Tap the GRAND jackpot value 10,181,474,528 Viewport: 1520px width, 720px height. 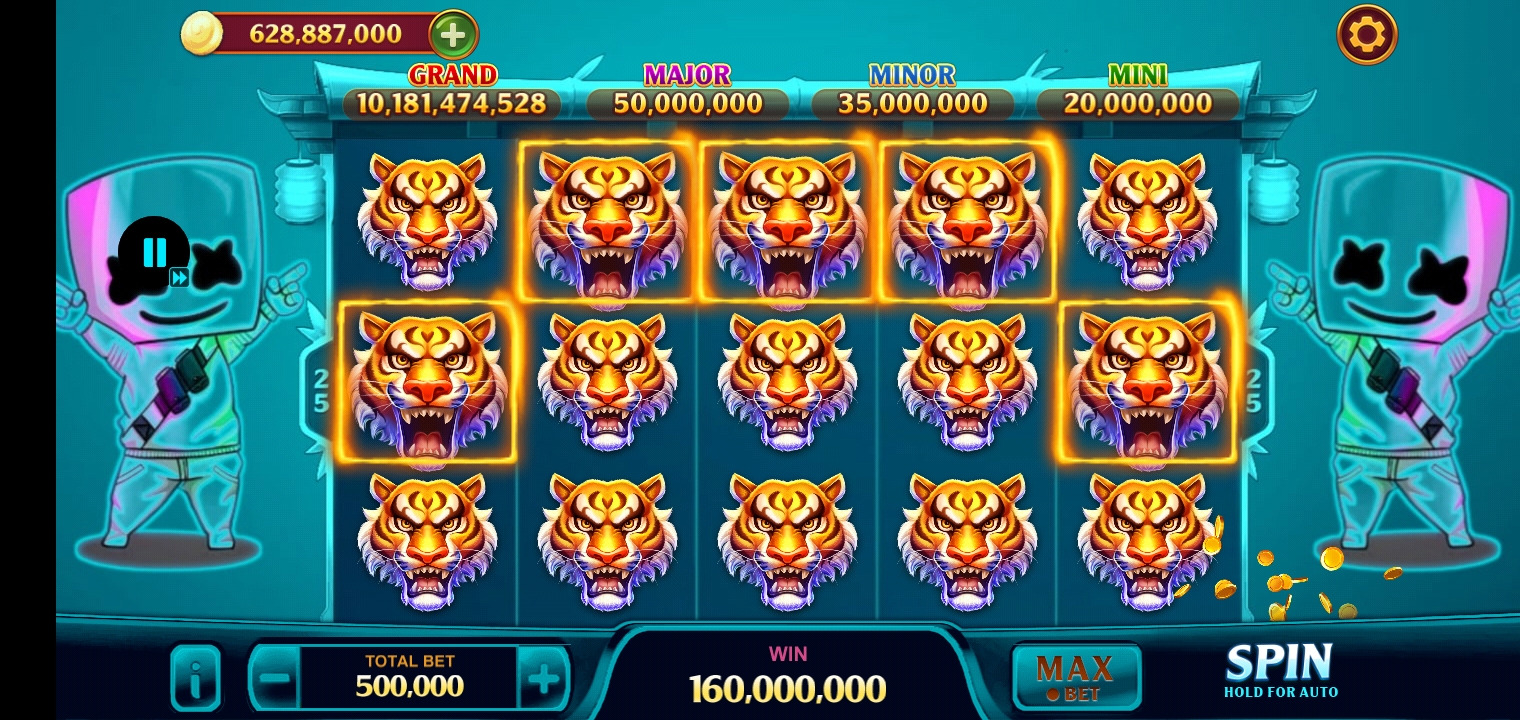452,102
